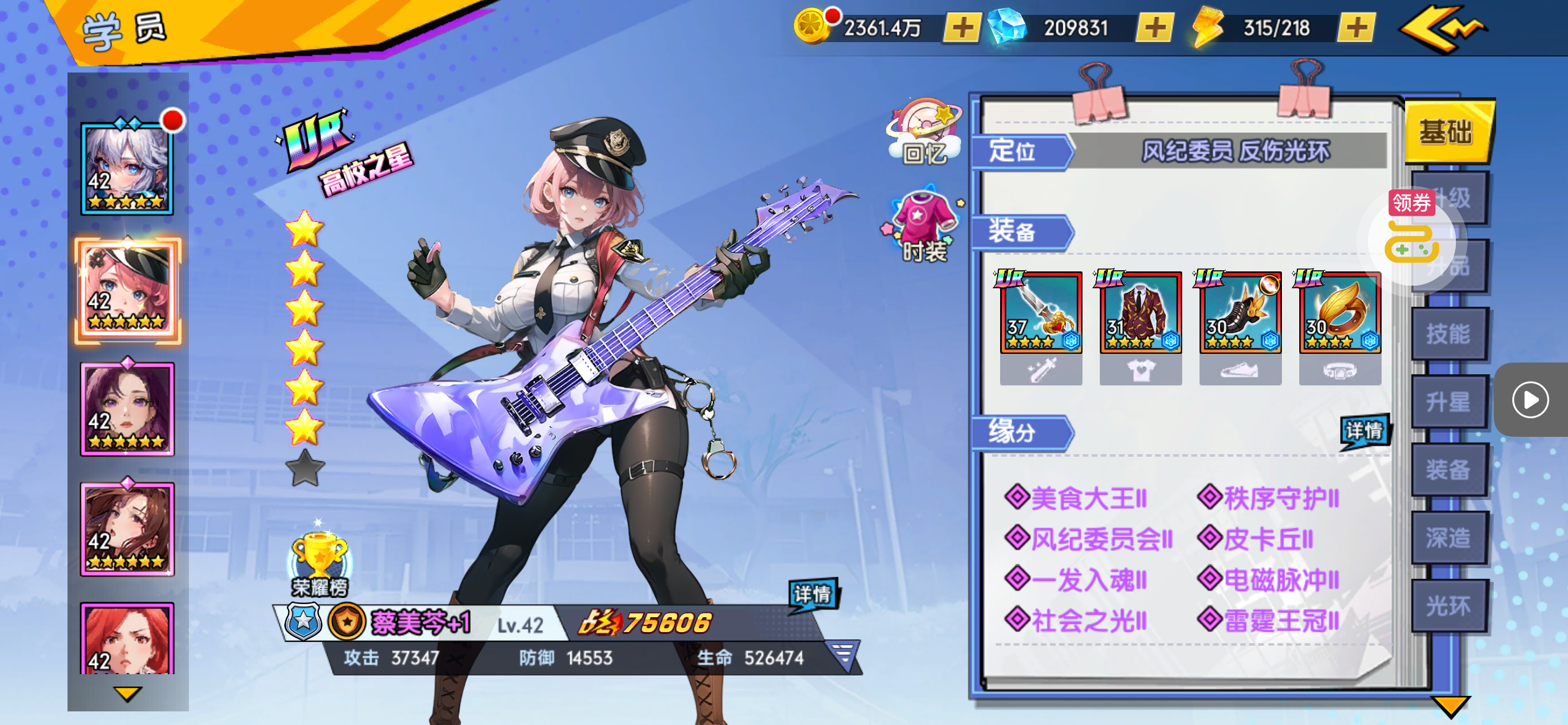Select the equipped golden ring slot
The width and height of the screenshot is (1568, 725).
(1339, 313)
